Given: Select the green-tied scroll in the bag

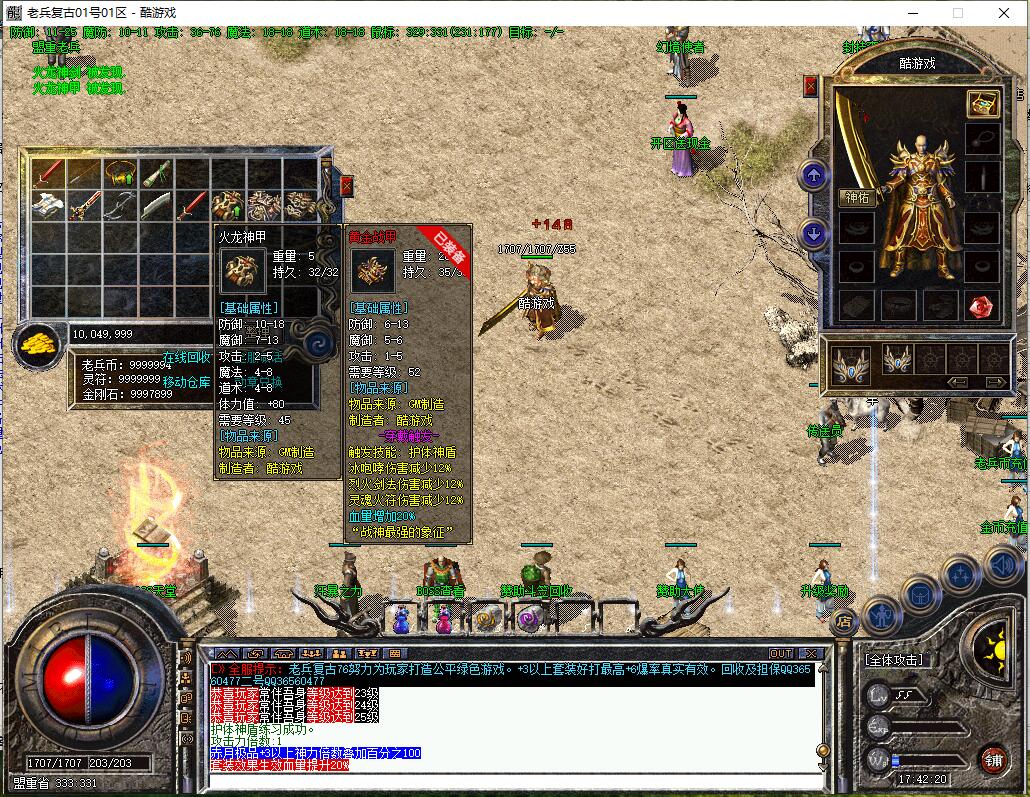Looking at the screenshot, I should [x=156, y=175].
